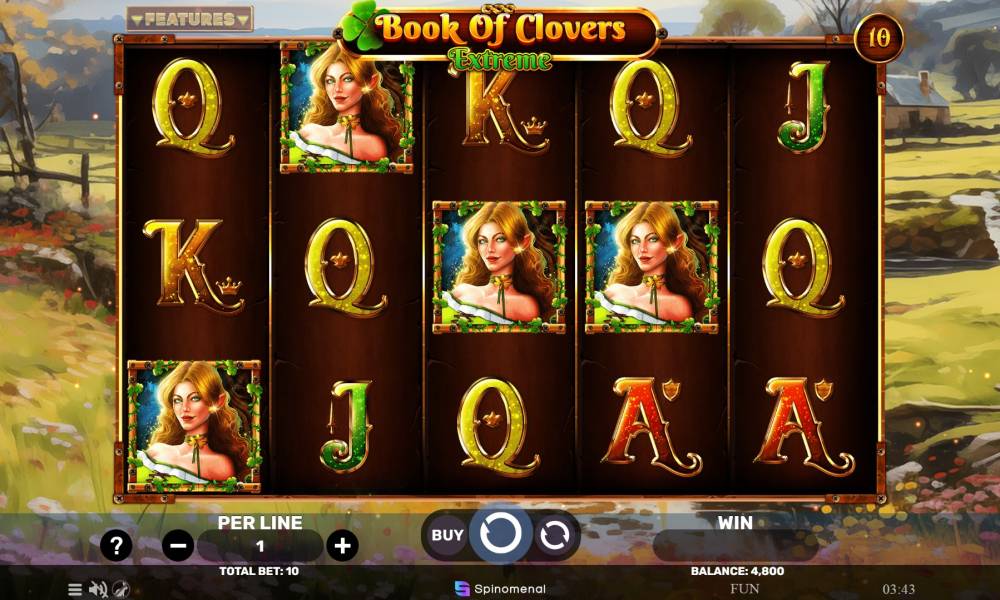
Task: Toggle the muted sound speaker icon
Action: pos(98,589)
